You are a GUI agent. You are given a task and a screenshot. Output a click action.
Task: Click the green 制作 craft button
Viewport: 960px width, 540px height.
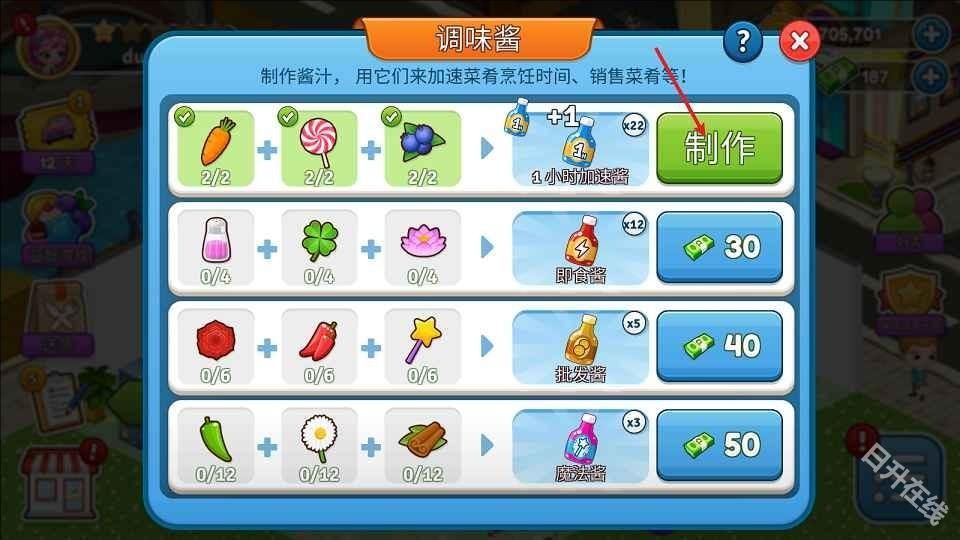tap(719, 148)
